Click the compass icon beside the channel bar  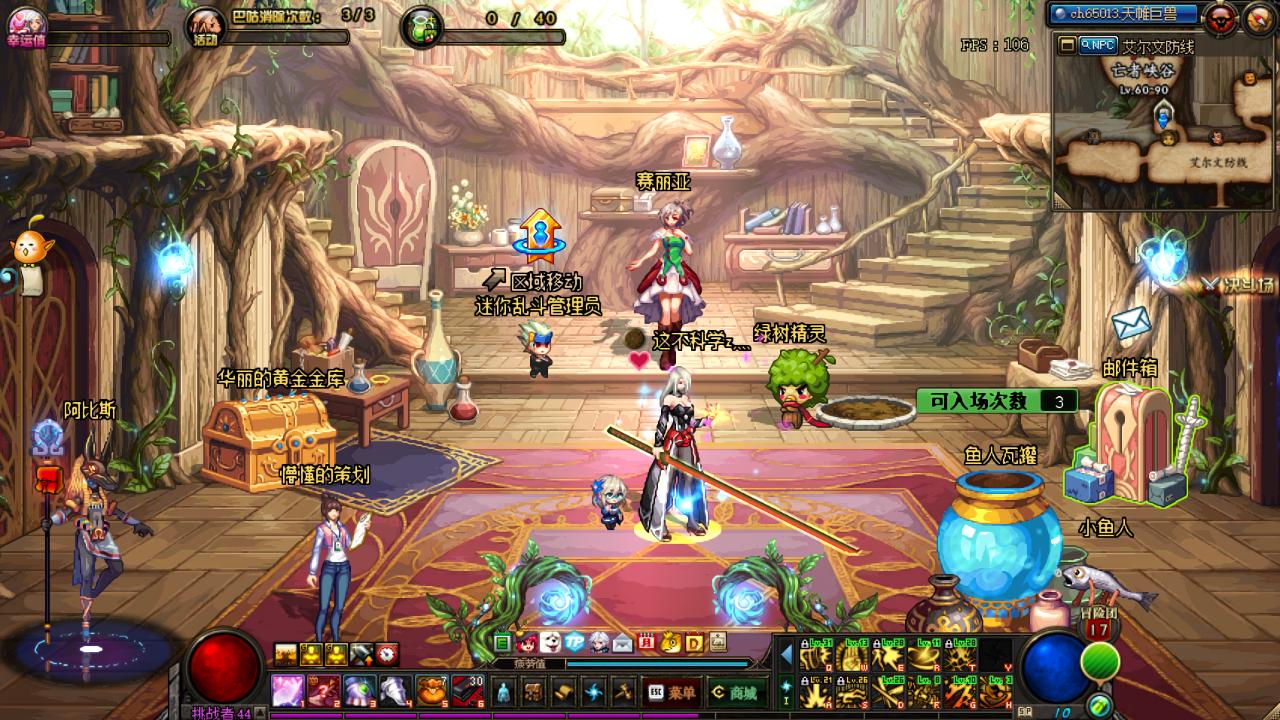[x=1257, y=17]
